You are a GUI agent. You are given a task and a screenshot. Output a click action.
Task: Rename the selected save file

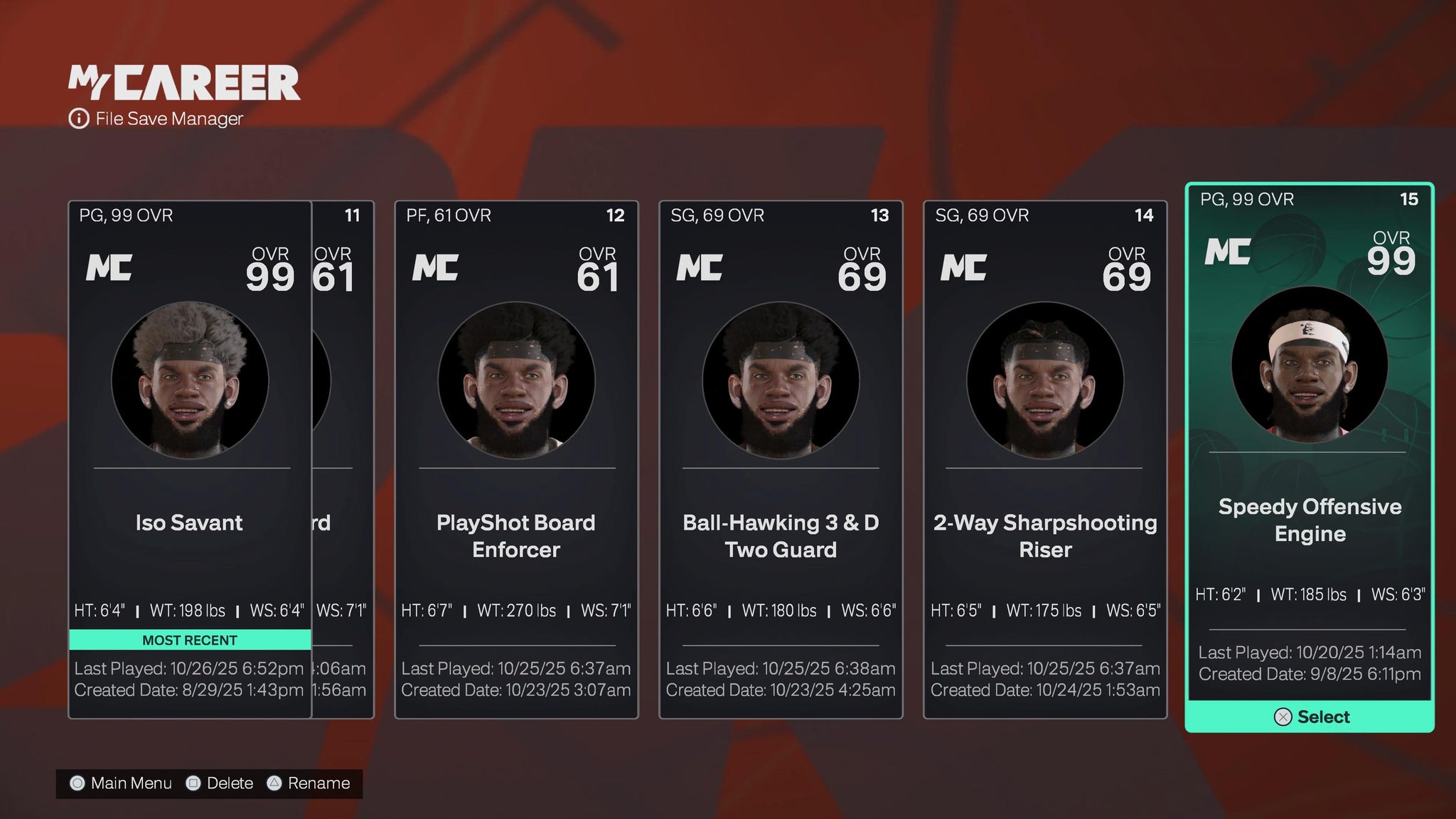308,783
